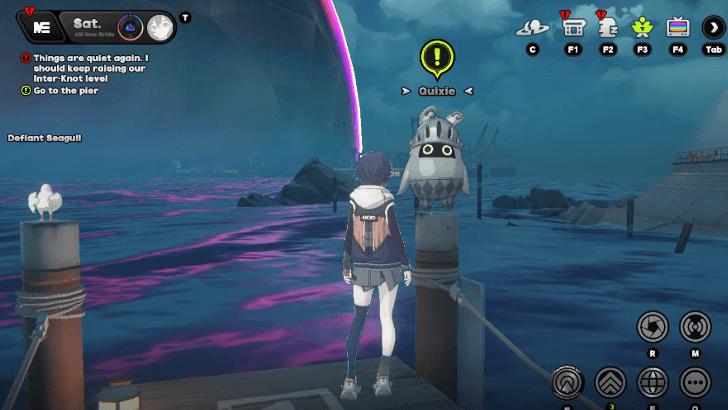Open the globe map button
Screen dimensions: 728x410
652,381
